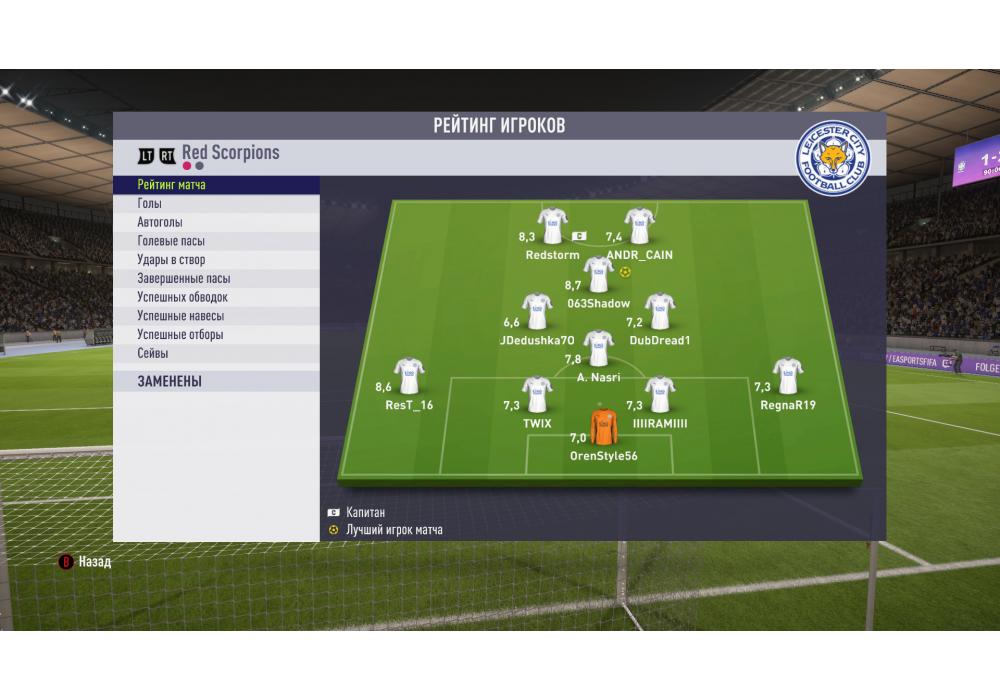Select defender TWIX on the pitch
1000x700 pixels.
click(537, 395)
